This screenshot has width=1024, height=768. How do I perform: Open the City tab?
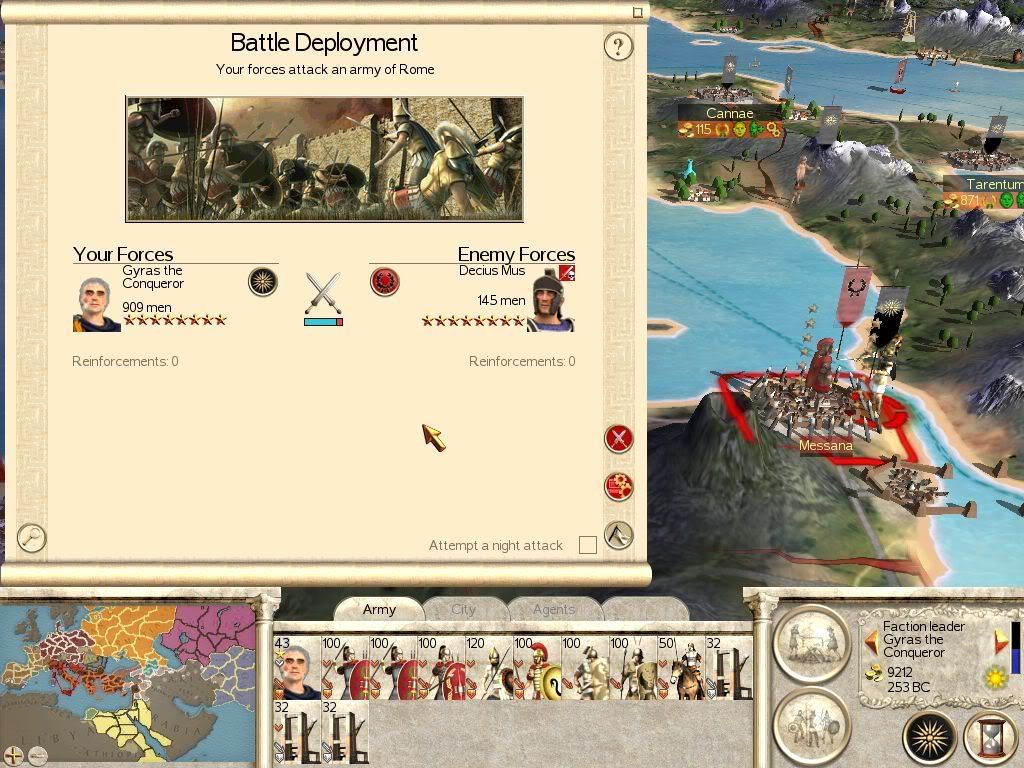tap(463, 609)
